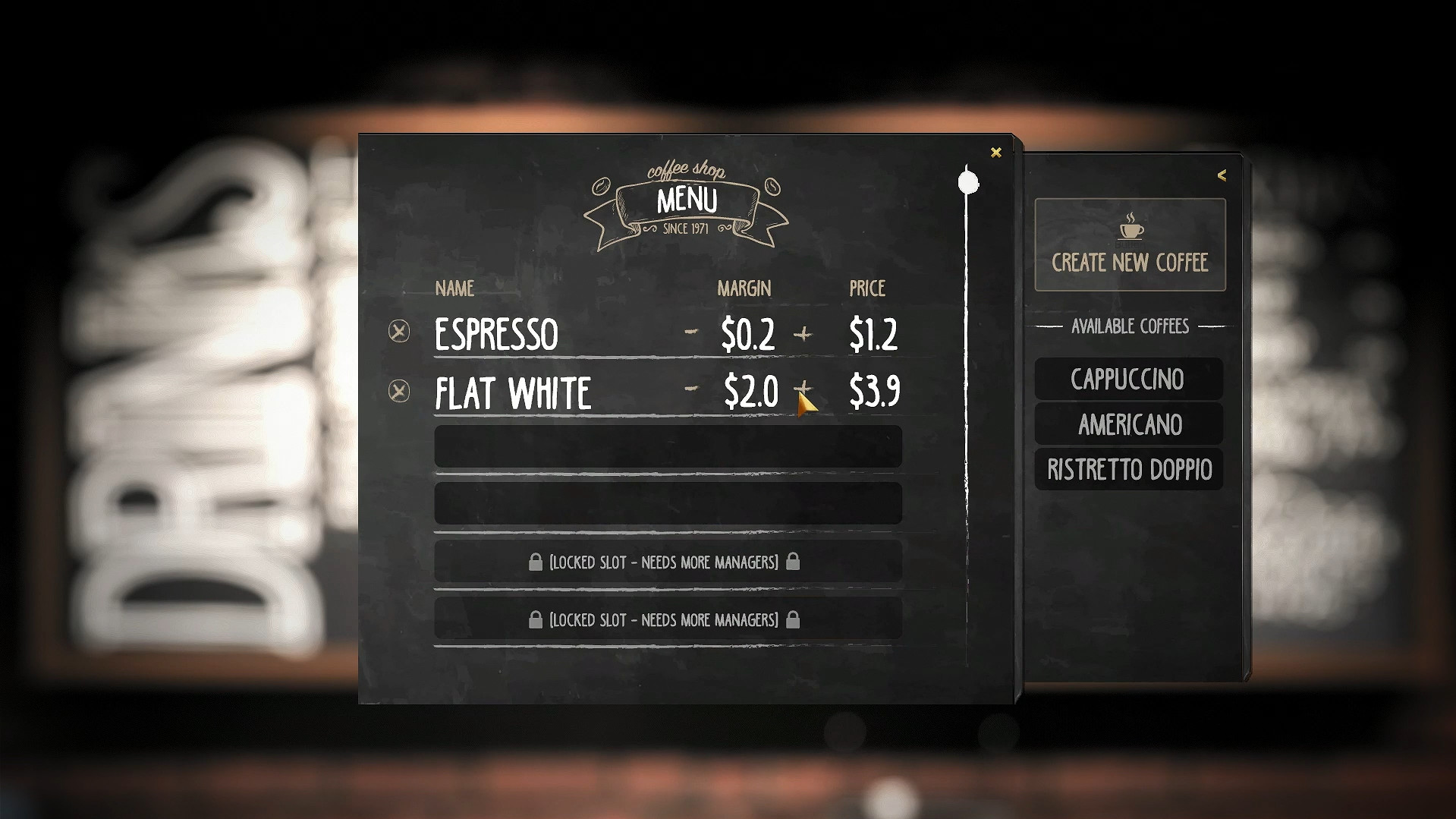Screen dimensions: 1456x819
Task: Add Americano to the menu
Action: tap(1128, 424)
